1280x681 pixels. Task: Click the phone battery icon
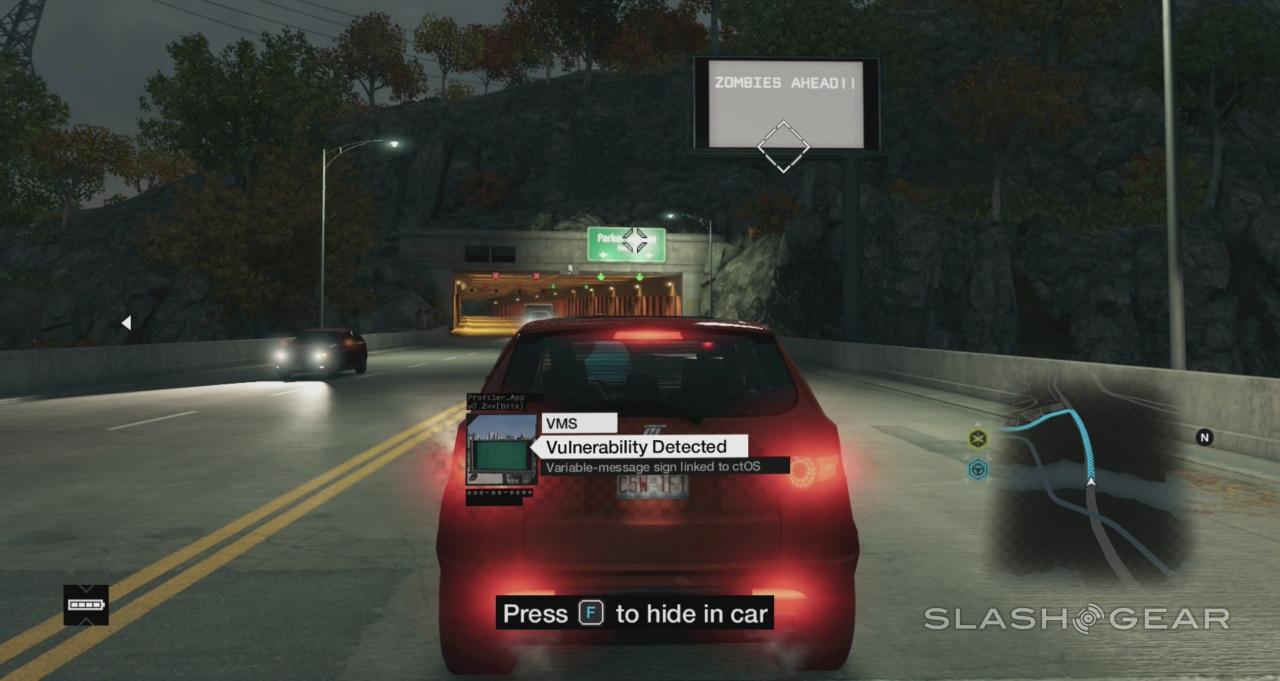click(85, 605)
